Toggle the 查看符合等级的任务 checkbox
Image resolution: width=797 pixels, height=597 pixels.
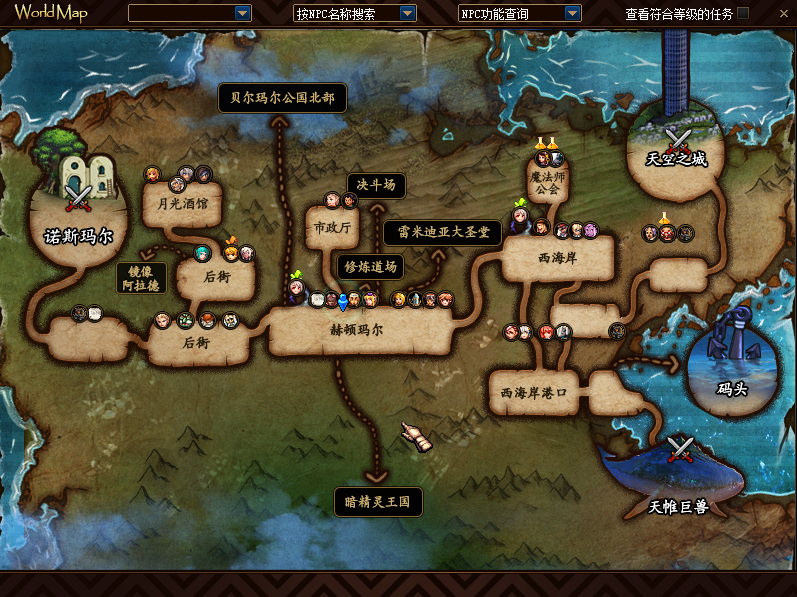tap(743, 13)
